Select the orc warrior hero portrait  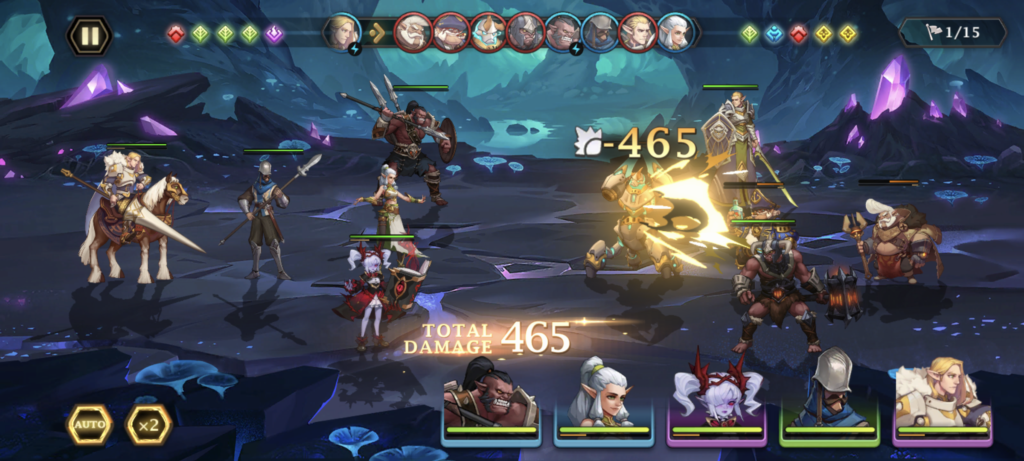click(x=491, y=397)
